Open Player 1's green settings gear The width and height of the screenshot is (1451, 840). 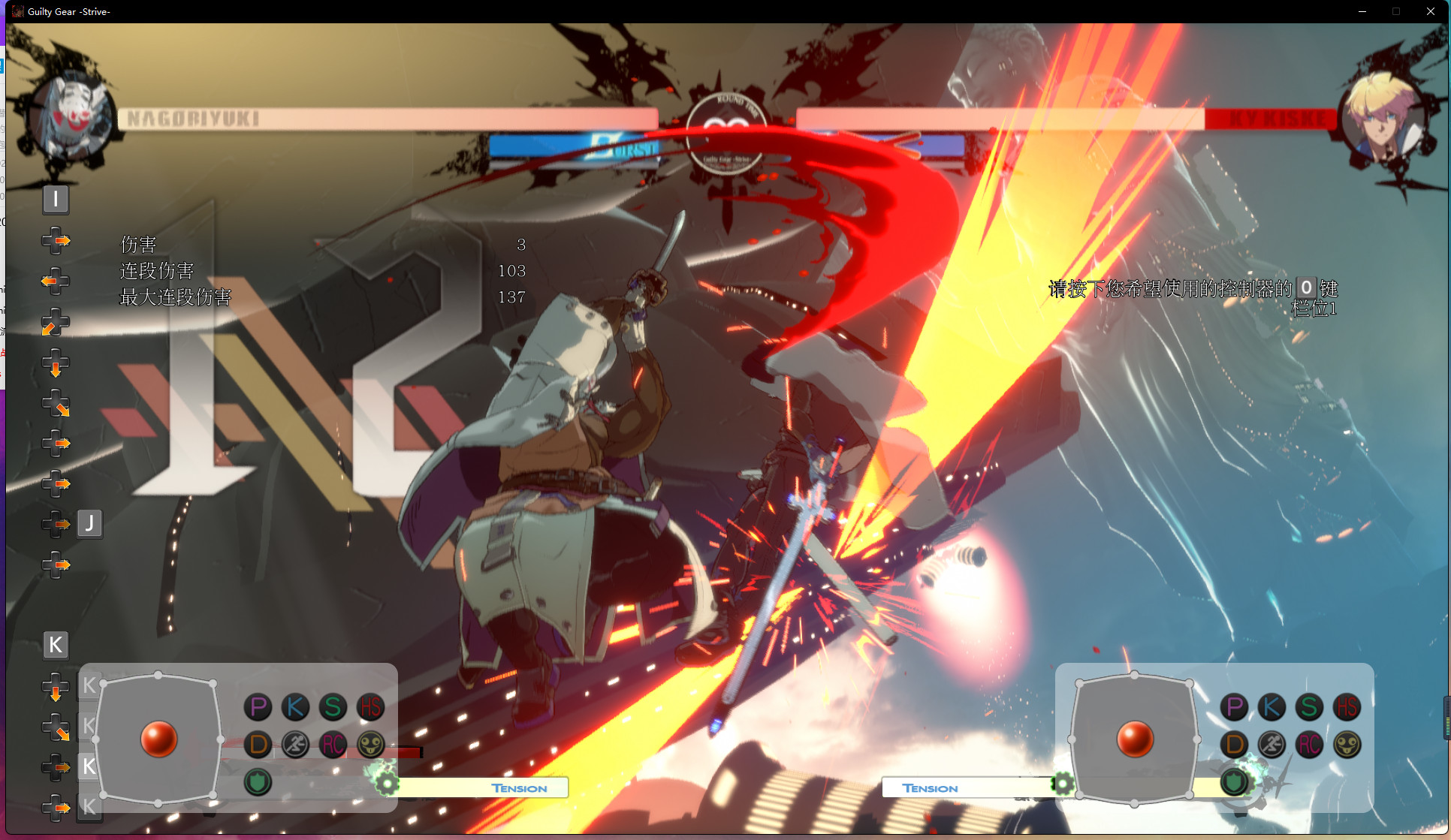[387, 783]
